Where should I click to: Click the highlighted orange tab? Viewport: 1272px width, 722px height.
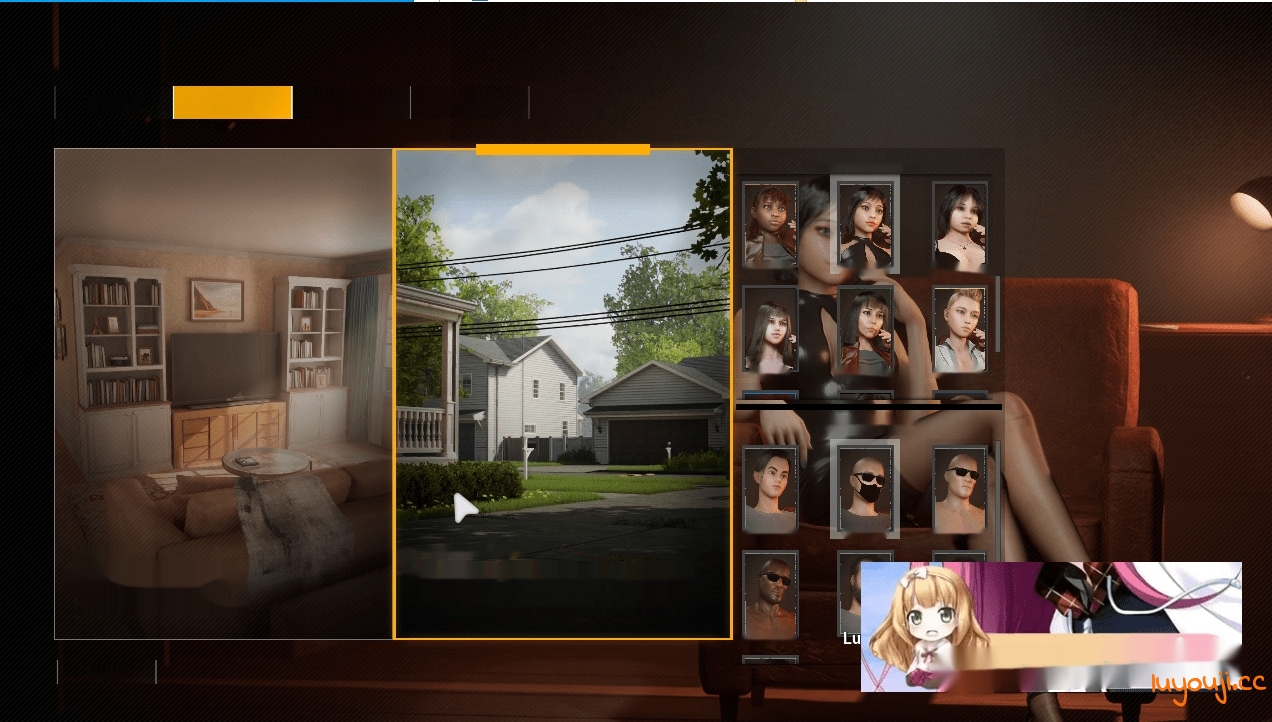[232, 102]
